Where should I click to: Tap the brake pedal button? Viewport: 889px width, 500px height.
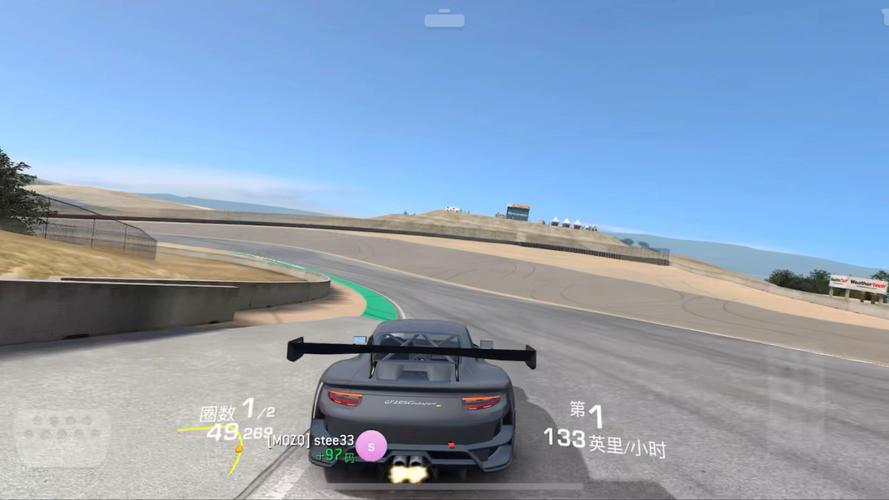point(62,436)
